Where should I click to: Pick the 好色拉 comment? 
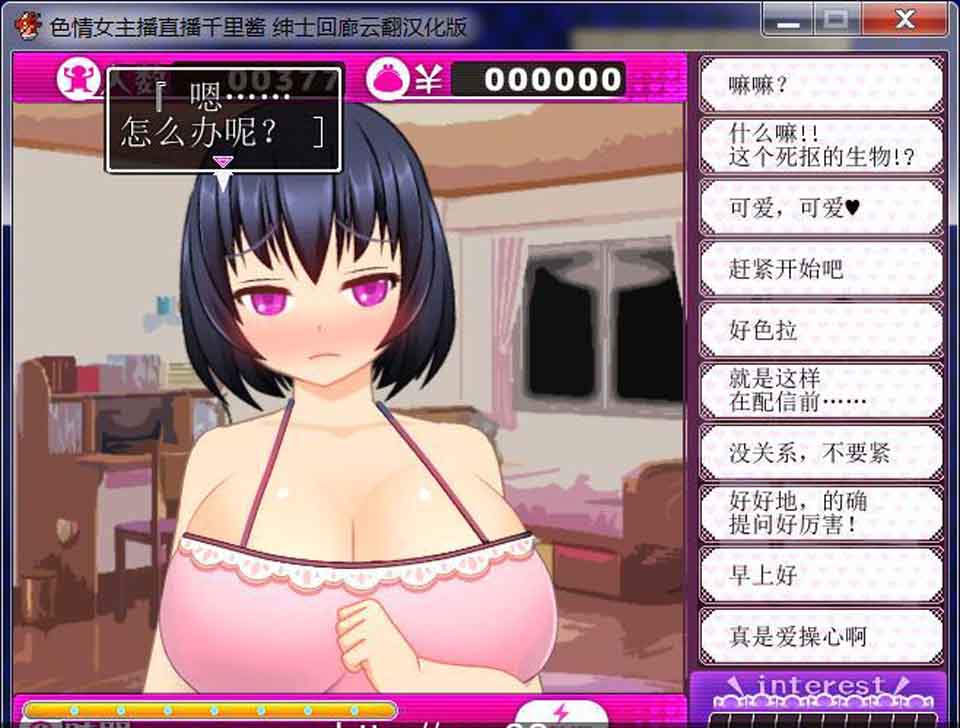(x=820, y=330)
